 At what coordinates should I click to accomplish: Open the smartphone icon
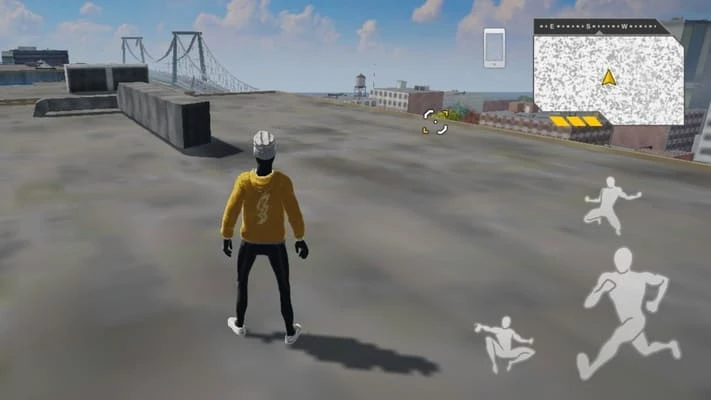click(494, 48)
